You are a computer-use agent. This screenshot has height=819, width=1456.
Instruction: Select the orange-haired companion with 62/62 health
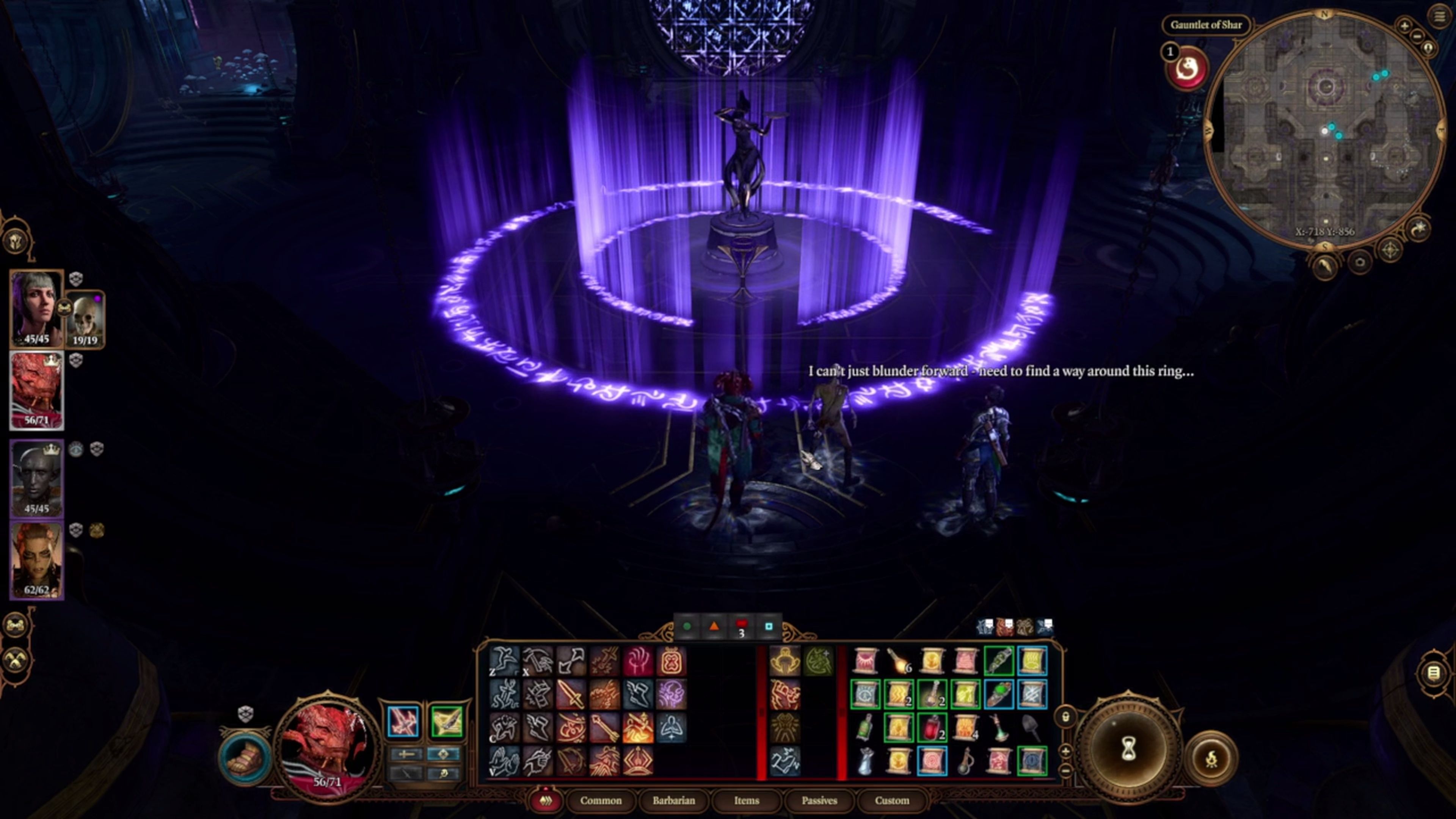(x=36, y=560)
